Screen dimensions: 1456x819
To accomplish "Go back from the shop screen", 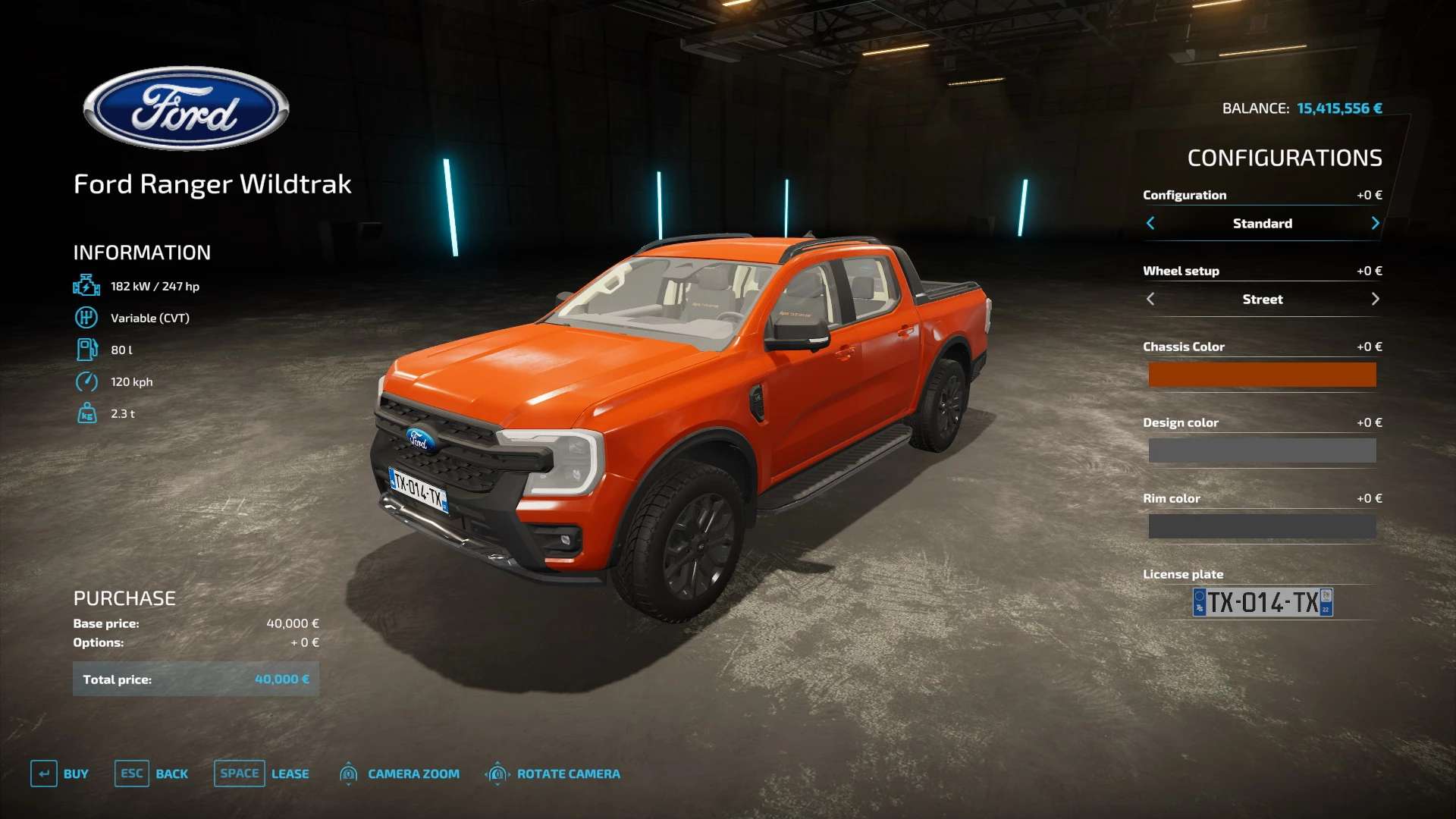I will click(152, 773).
